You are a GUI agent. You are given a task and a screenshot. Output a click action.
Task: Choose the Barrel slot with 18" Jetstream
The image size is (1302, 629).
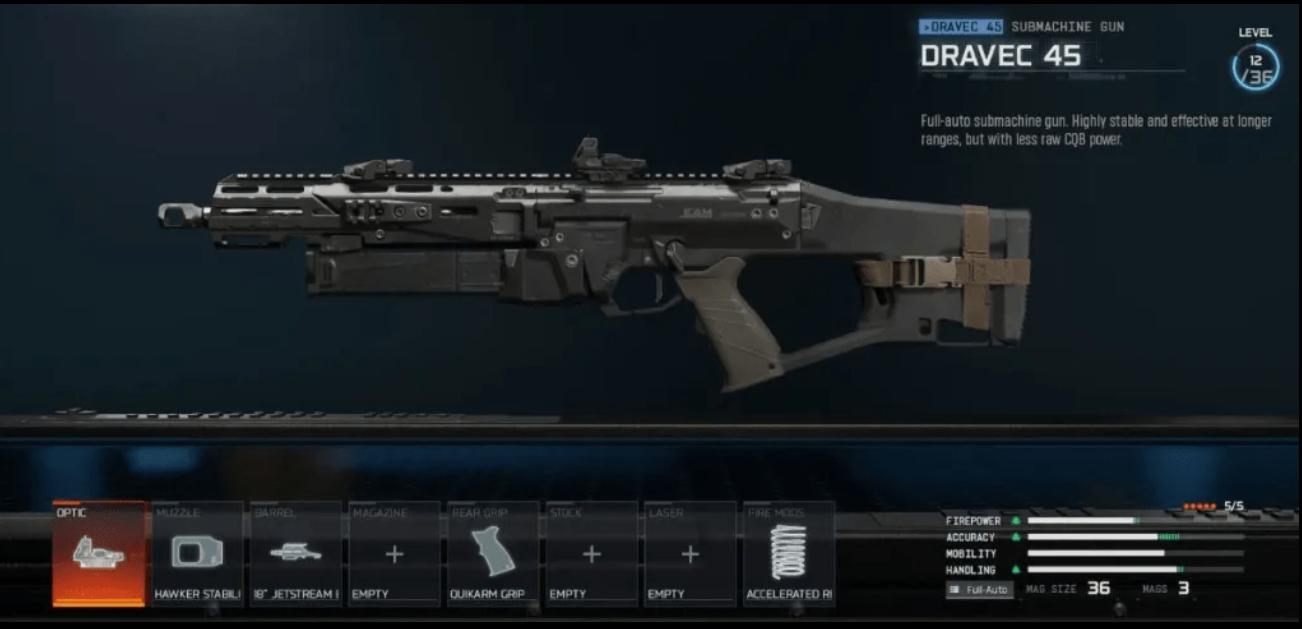point(296,554)
